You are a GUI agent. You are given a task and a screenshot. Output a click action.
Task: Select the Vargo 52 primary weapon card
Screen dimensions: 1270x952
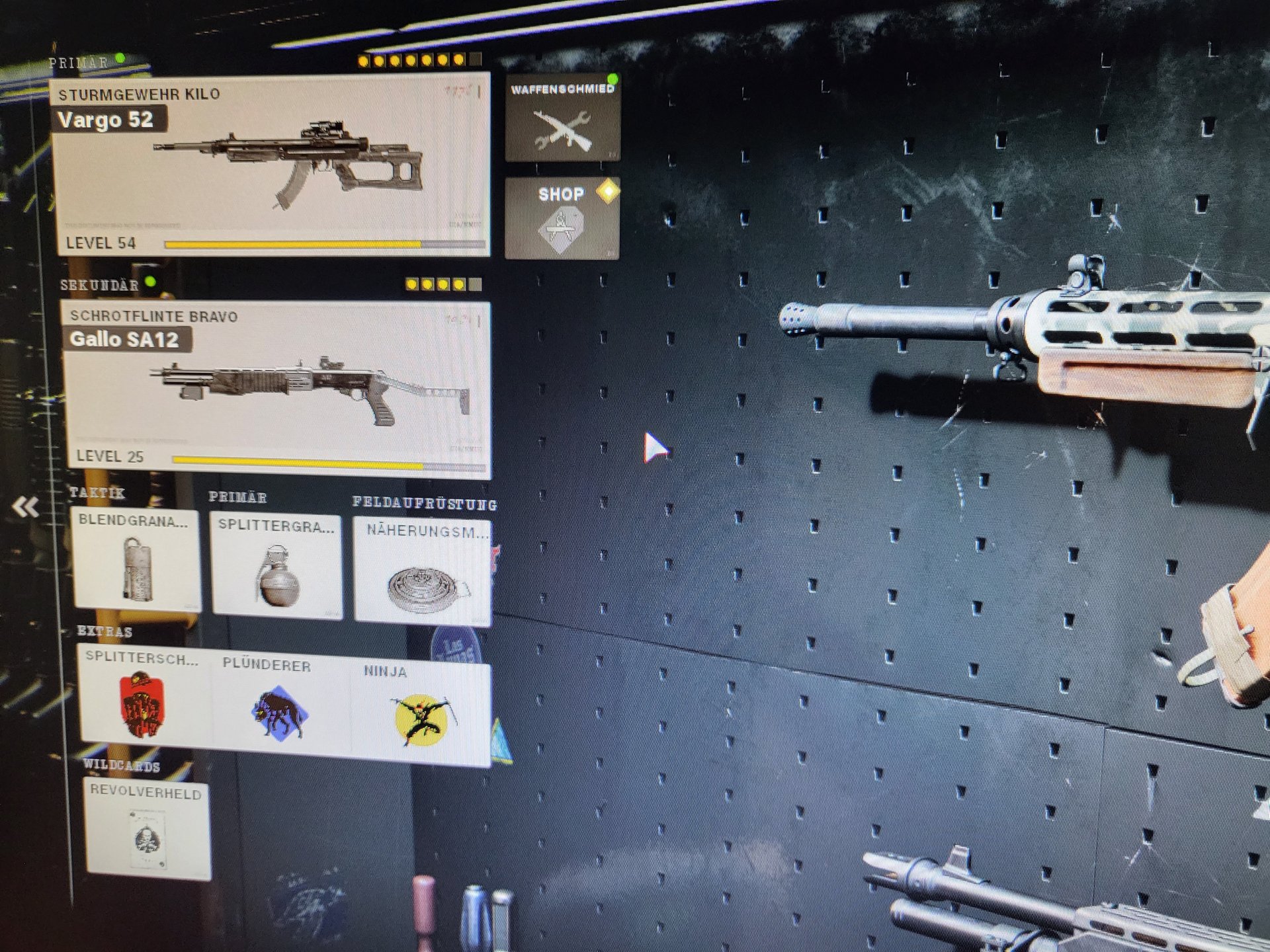pos(271,165)
